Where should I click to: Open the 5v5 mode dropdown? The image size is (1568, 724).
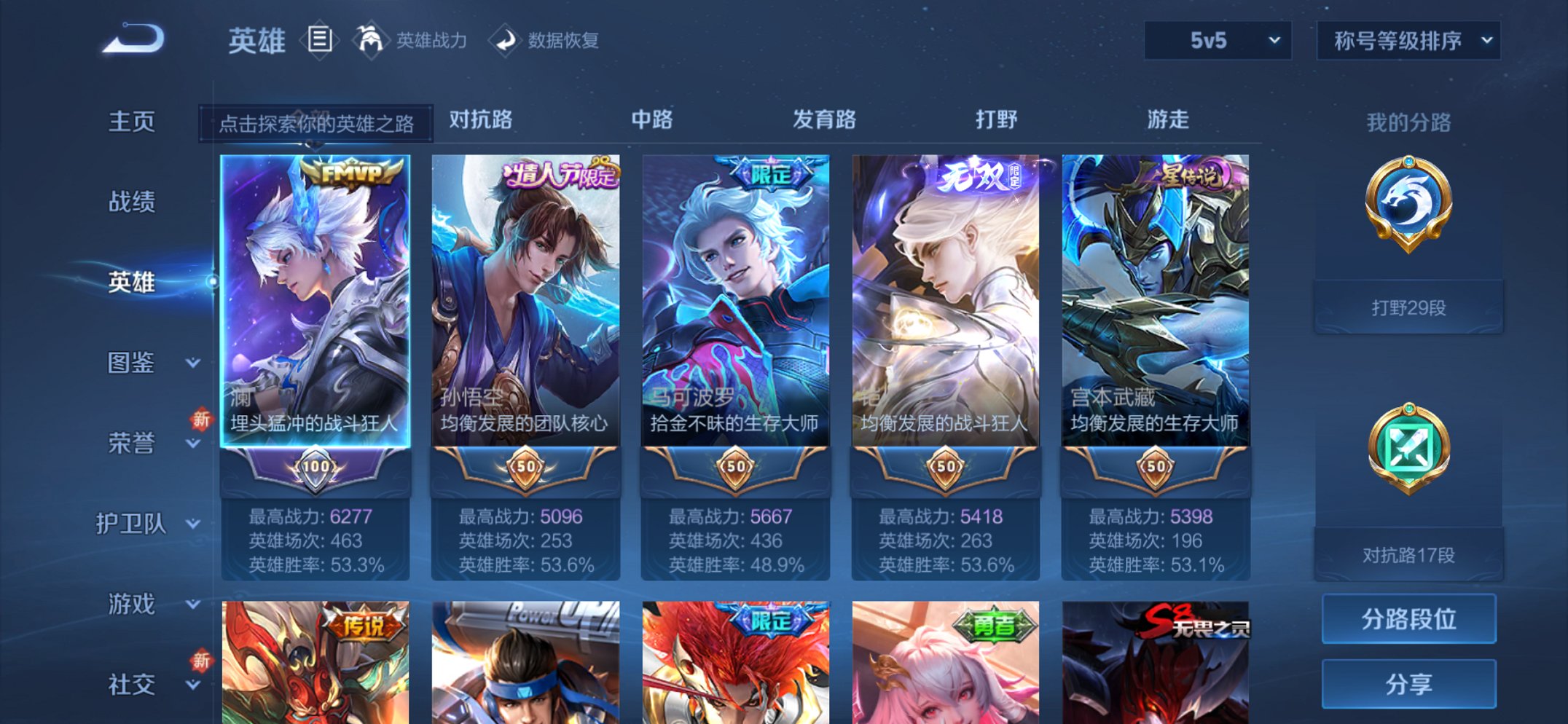tap(1215, 42)
